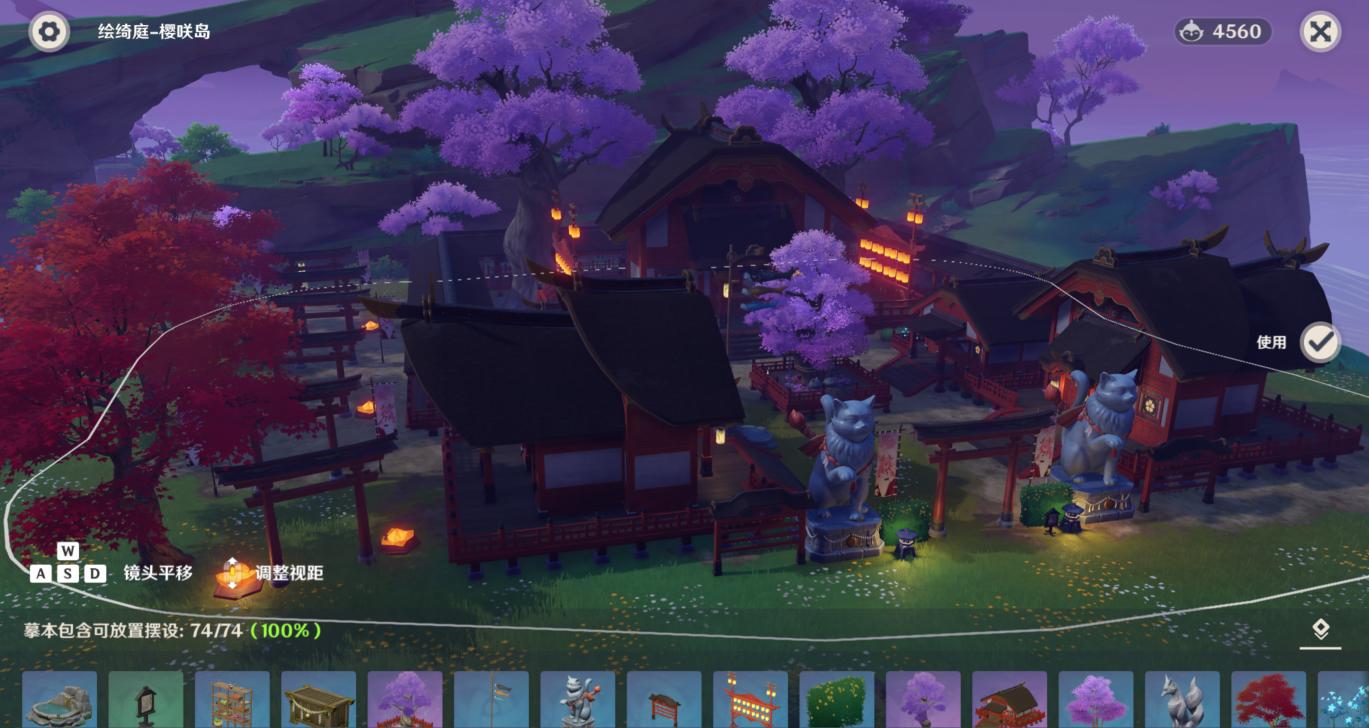Select the fenced purple sakura tree
1369x728 pixels.
[x=405, y=700]
